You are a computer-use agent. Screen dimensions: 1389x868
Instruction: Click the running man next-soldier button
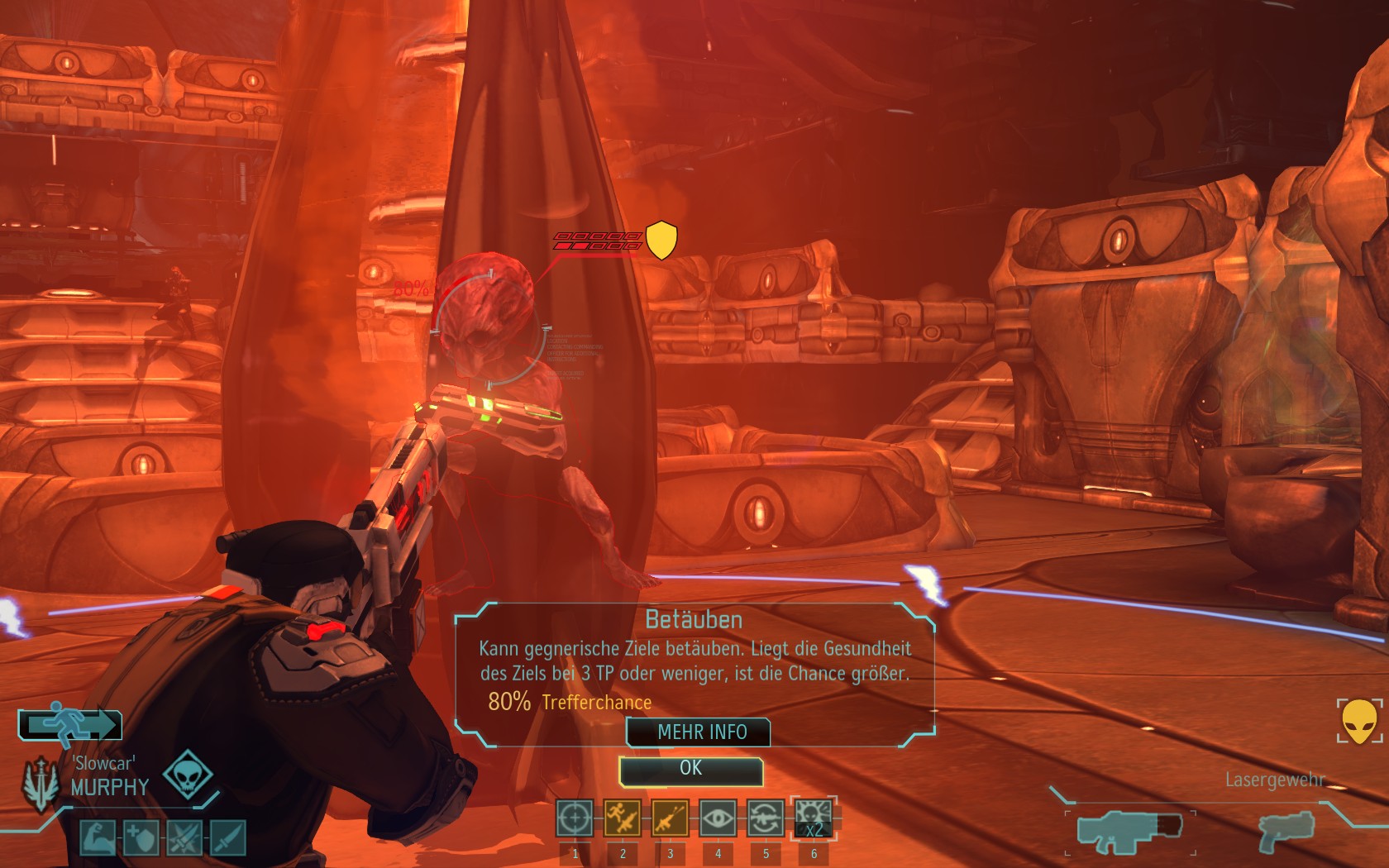pos(71,724)
